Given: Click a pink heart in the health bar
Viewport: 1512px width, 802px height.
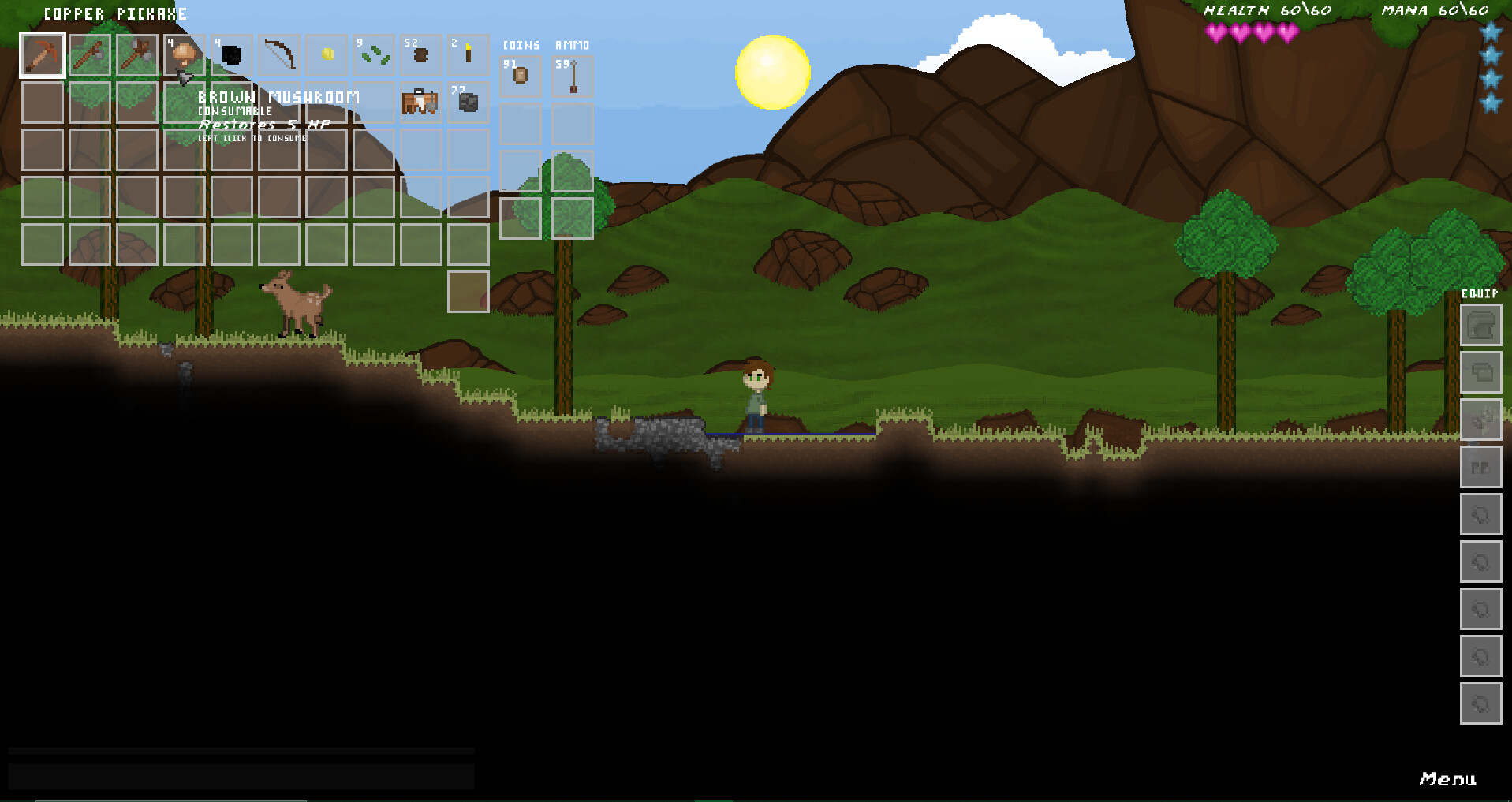Looking at the screenshot, I should tap(1215, 33).
